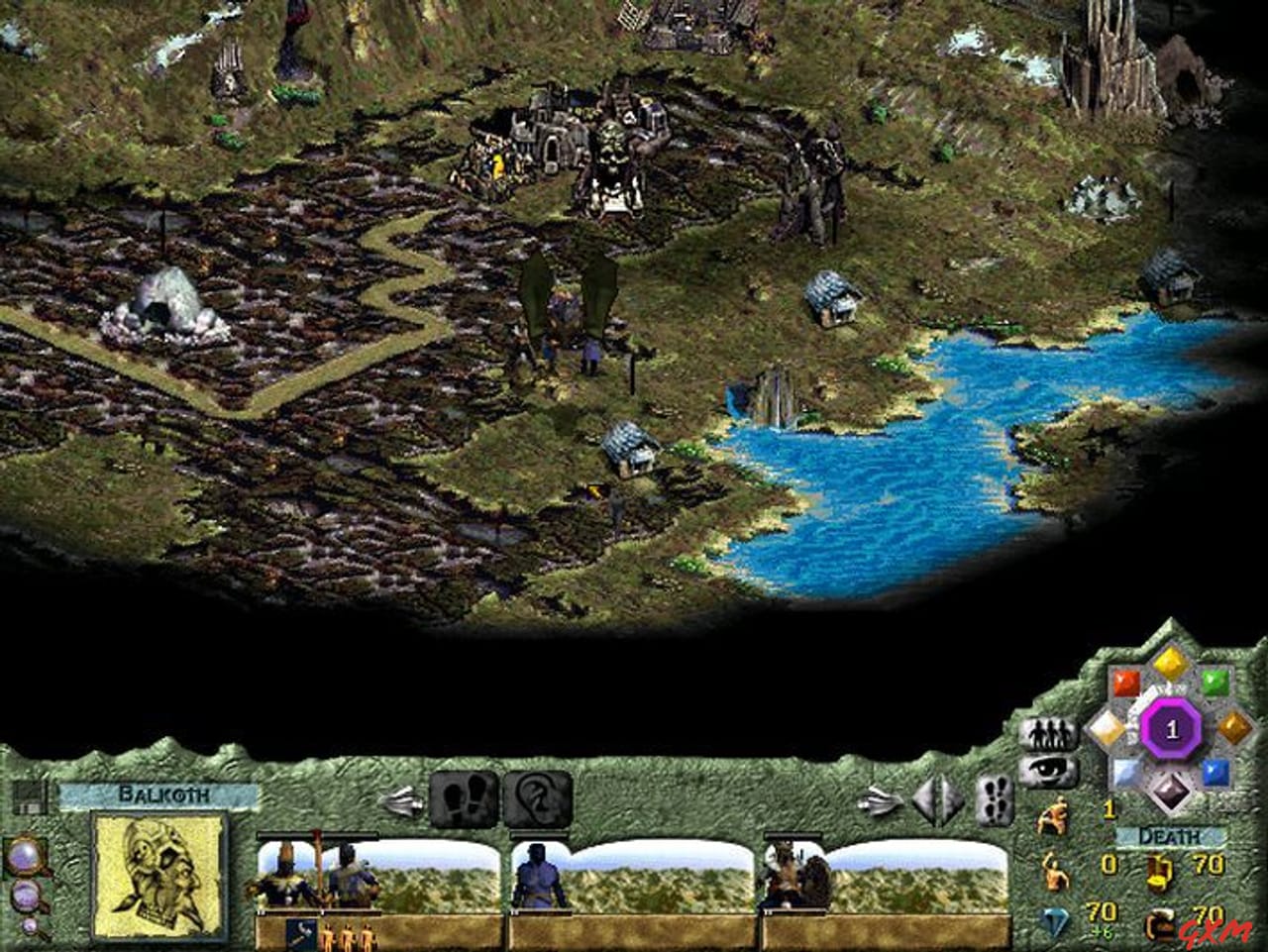The height and width of the screenshot is (952, 1268).
Task: Click the ale mug resource icon
Action: tap(1161, 926)
